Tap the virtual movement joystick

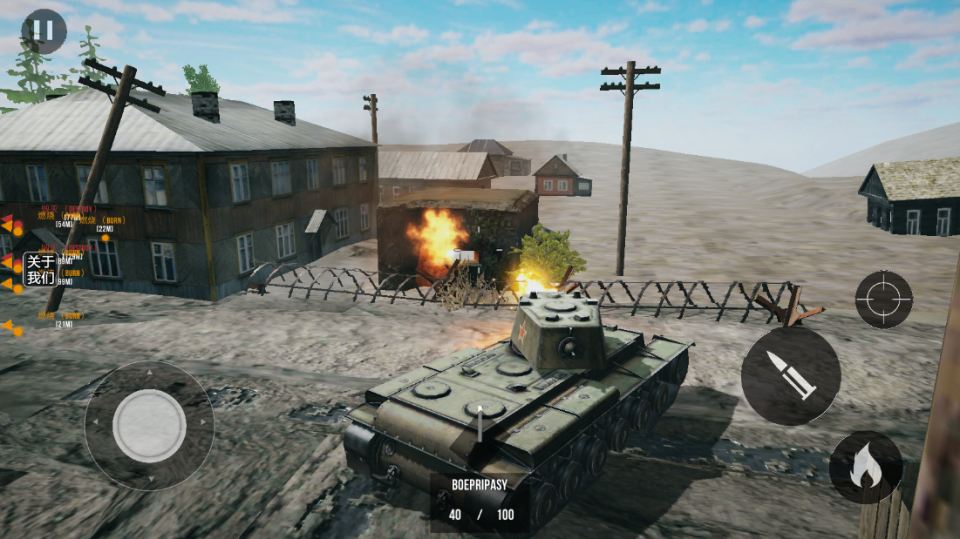[149, 425]
